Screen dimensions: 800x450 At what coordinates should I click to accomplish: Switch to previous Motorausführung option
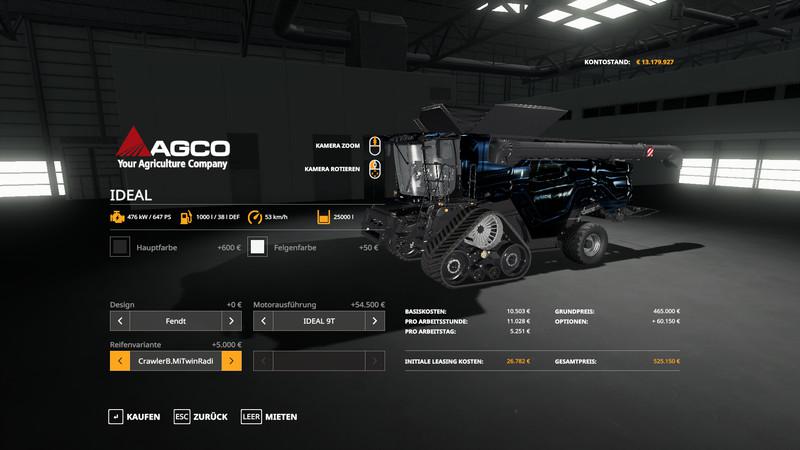(263, 321)
